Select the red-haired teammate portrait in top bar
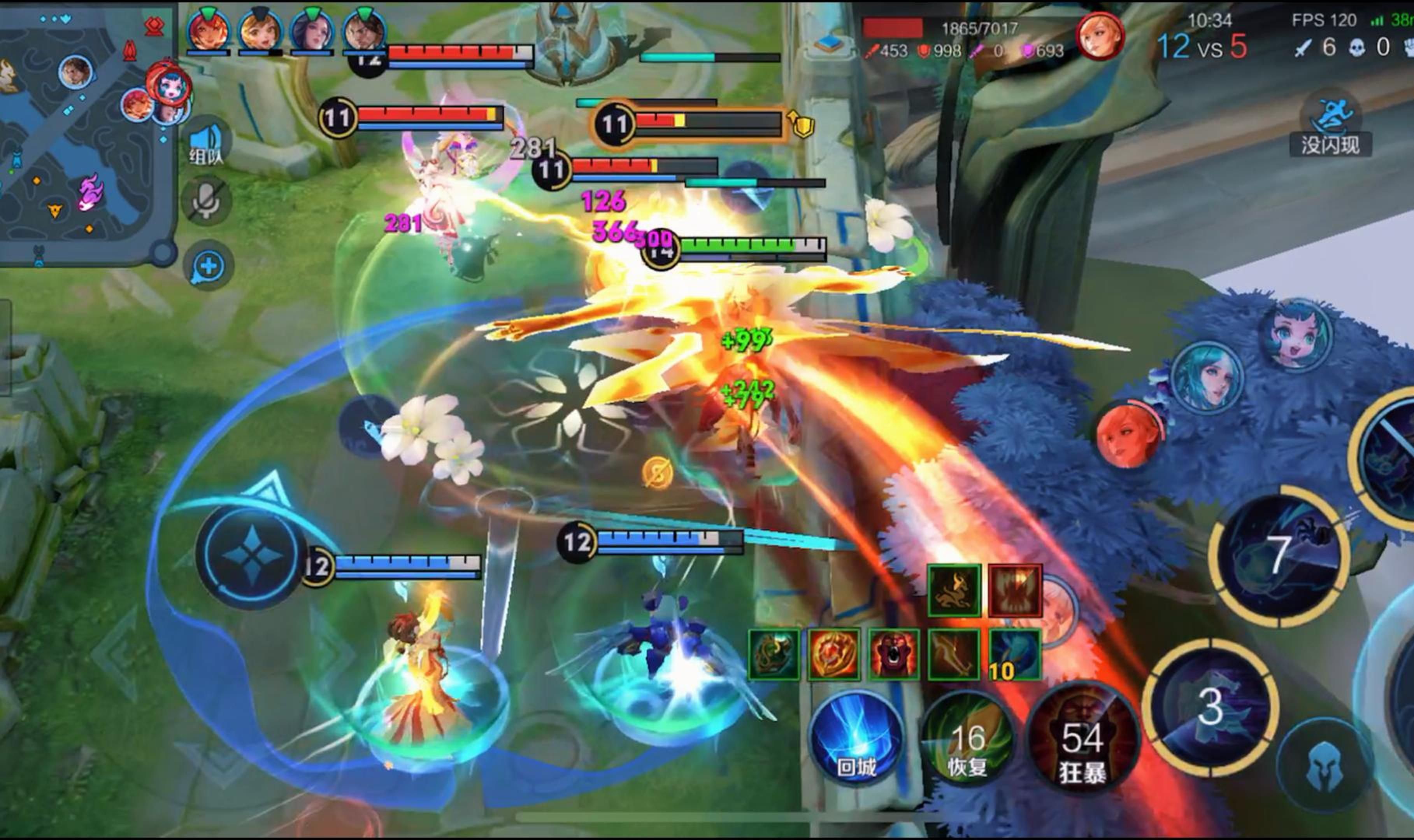 pos(209,31)
